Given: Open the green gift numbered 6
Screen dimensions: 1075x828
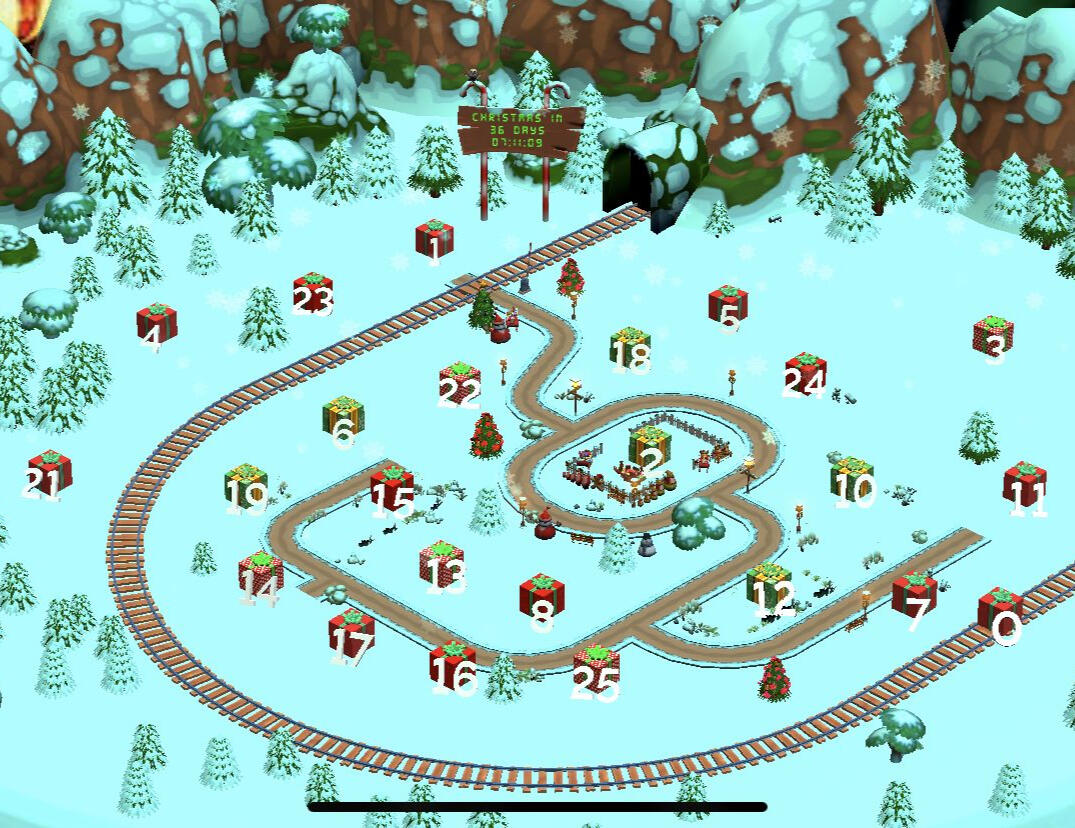Looking at the screenshot, I should (x=343, y=417).
